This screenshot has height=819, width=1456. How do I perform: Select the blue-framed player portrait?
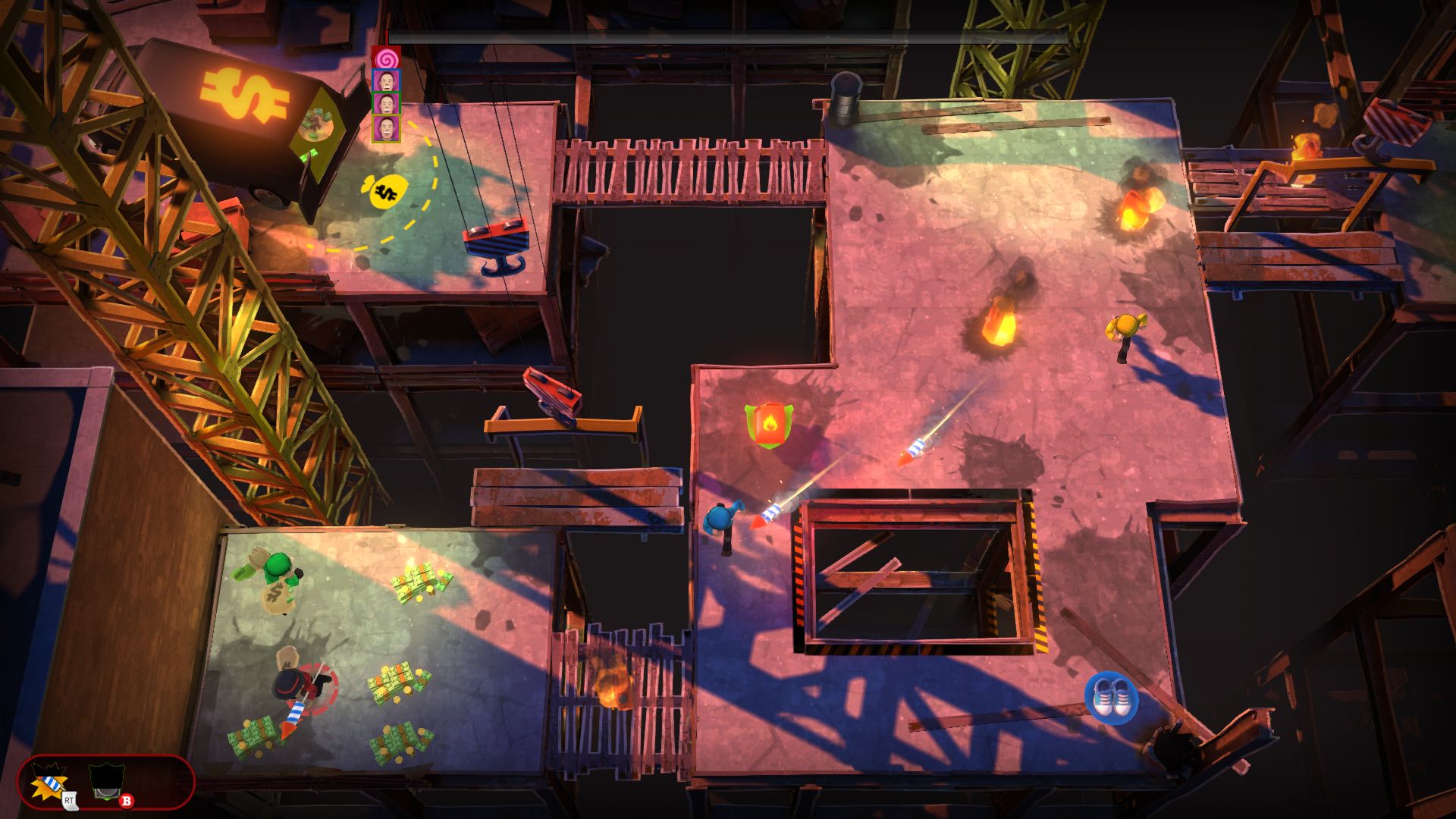386,80
